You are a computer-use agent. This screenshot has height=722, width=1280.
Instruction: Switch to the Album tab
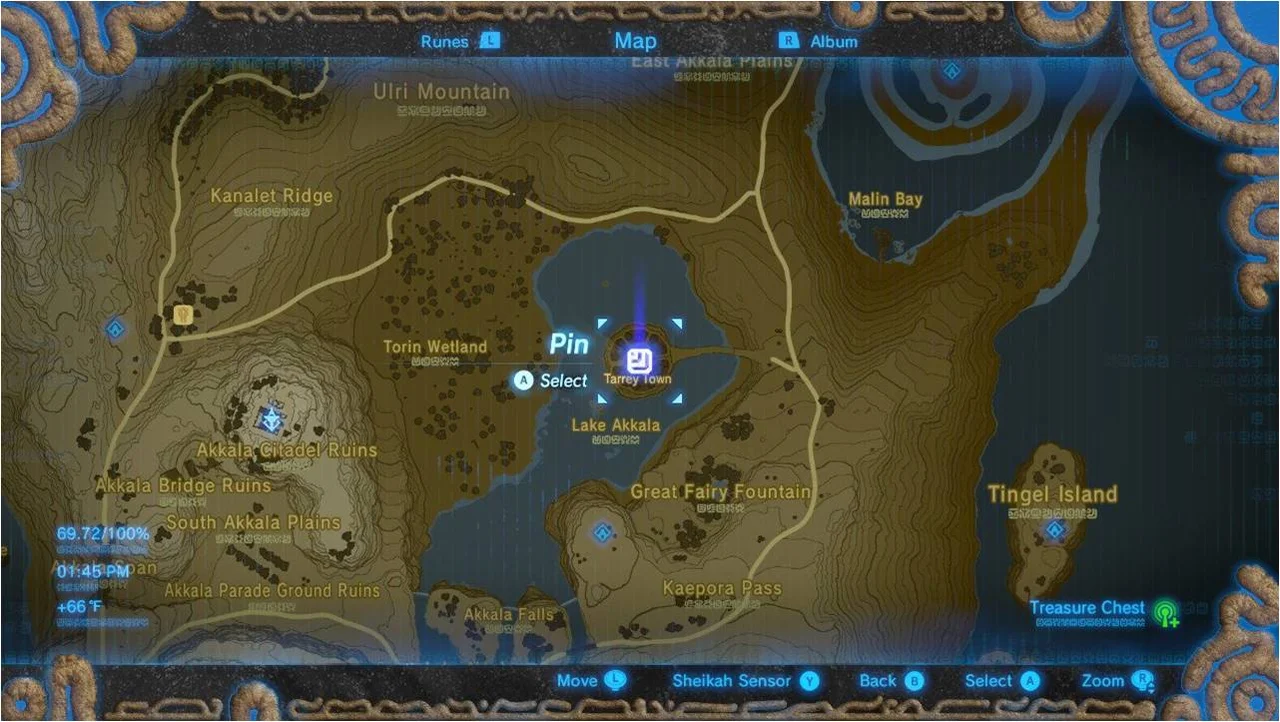(832, 41)
